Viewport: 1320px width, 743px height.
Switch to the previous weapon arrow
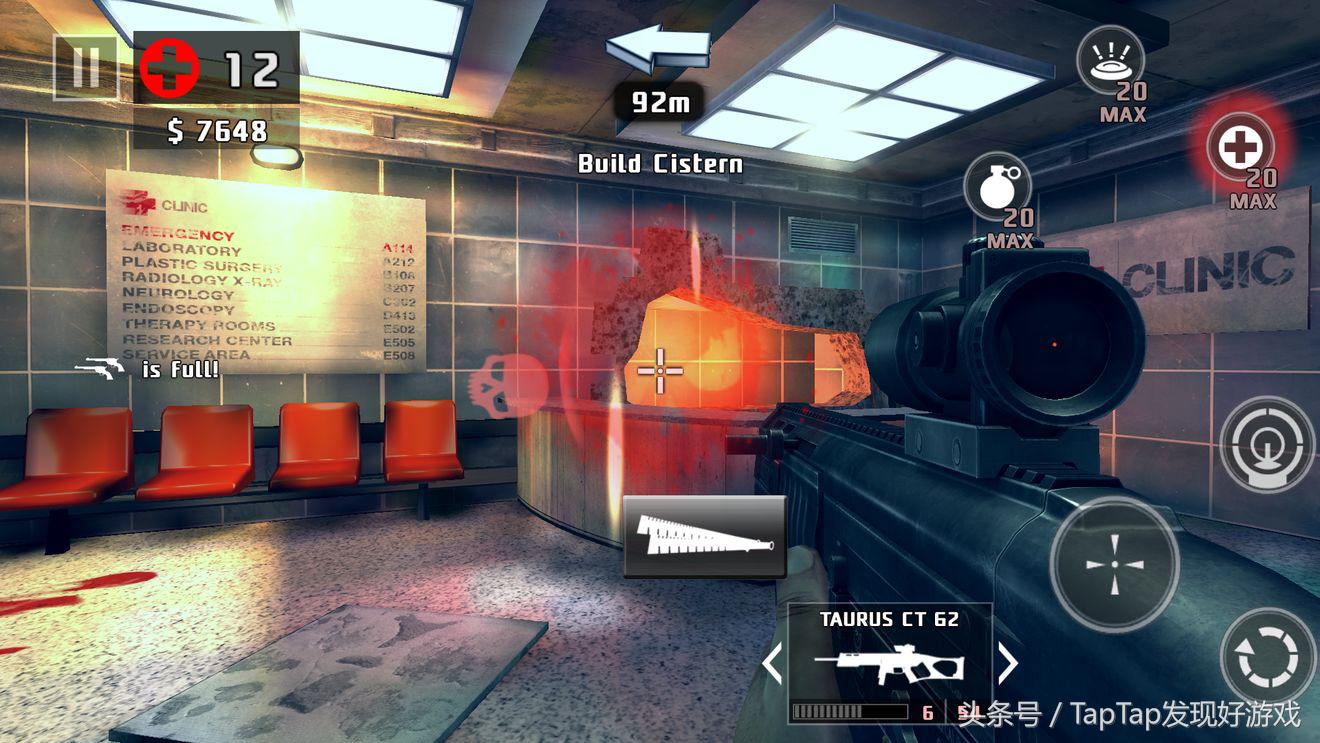pyautogui.click(x=773, y=663)
